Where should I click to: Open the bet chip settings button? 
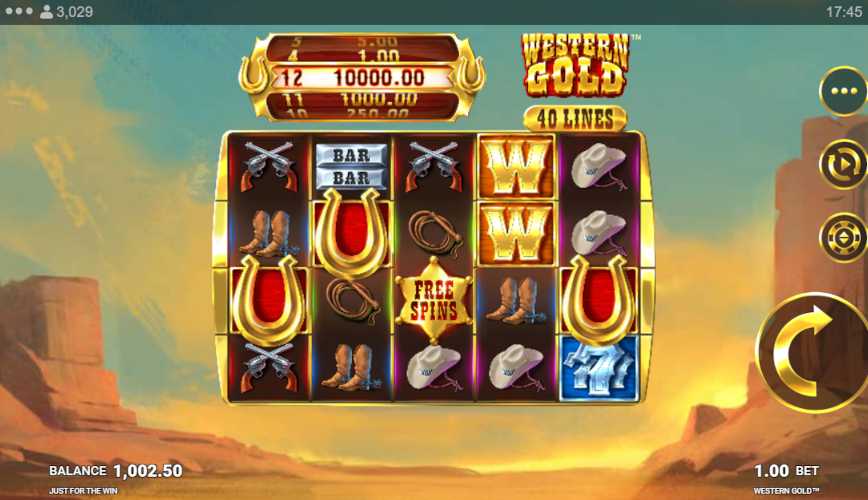(842, 238)
